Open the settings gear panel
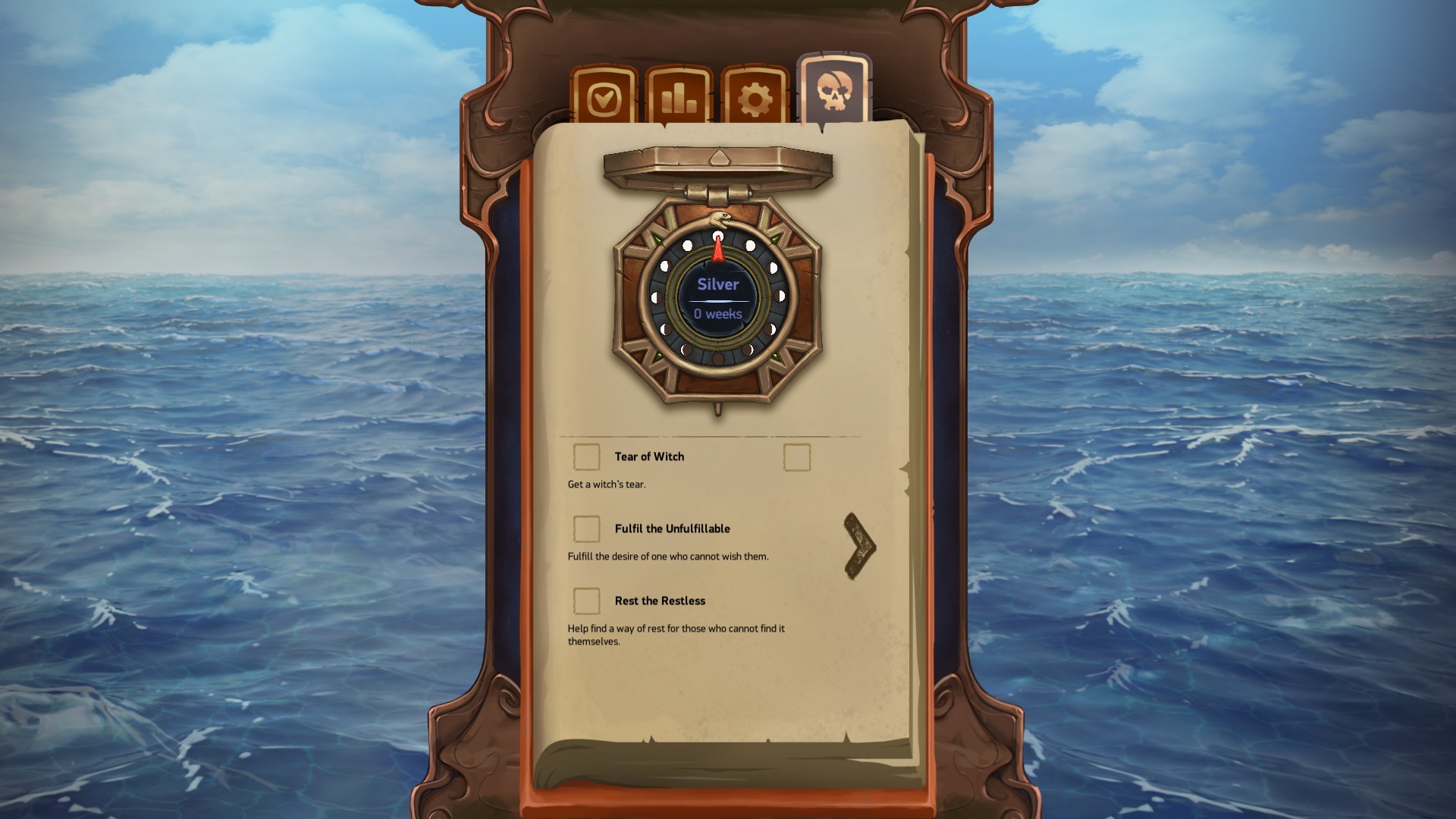Image resolution: width=1456 pixels, height=819 pixels. 755,97
